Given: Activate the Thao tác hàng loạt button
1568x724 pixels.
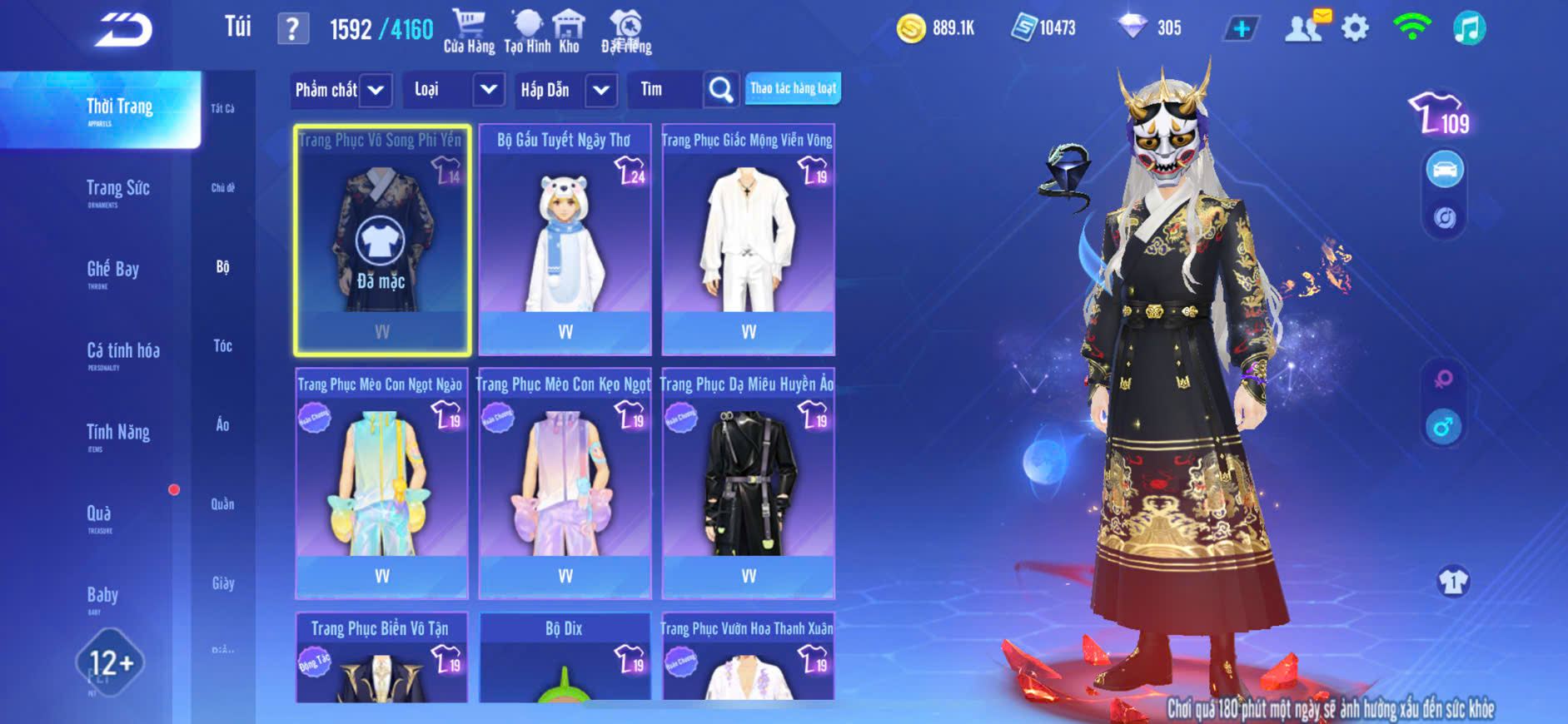Looking at the screenshot, I should [x=793, y=88].
